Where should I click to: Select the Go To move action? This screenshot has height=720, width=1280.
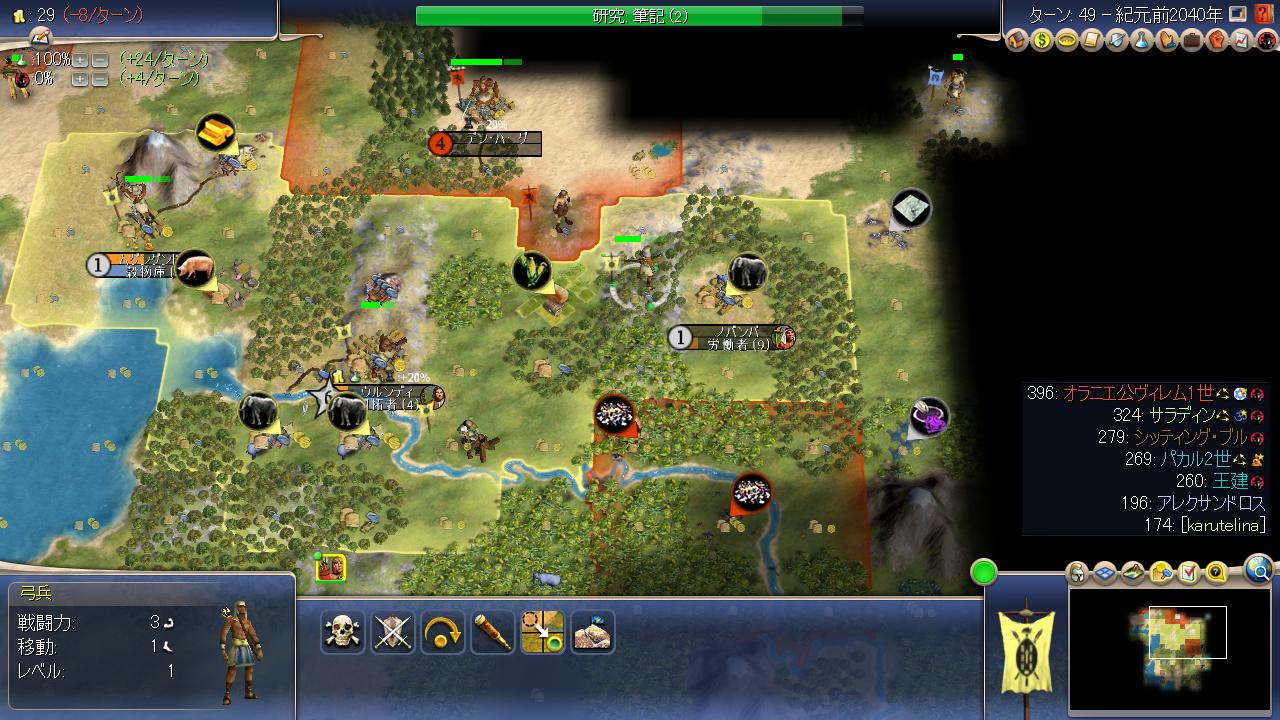pyautogui.click(x=543, y=632)
